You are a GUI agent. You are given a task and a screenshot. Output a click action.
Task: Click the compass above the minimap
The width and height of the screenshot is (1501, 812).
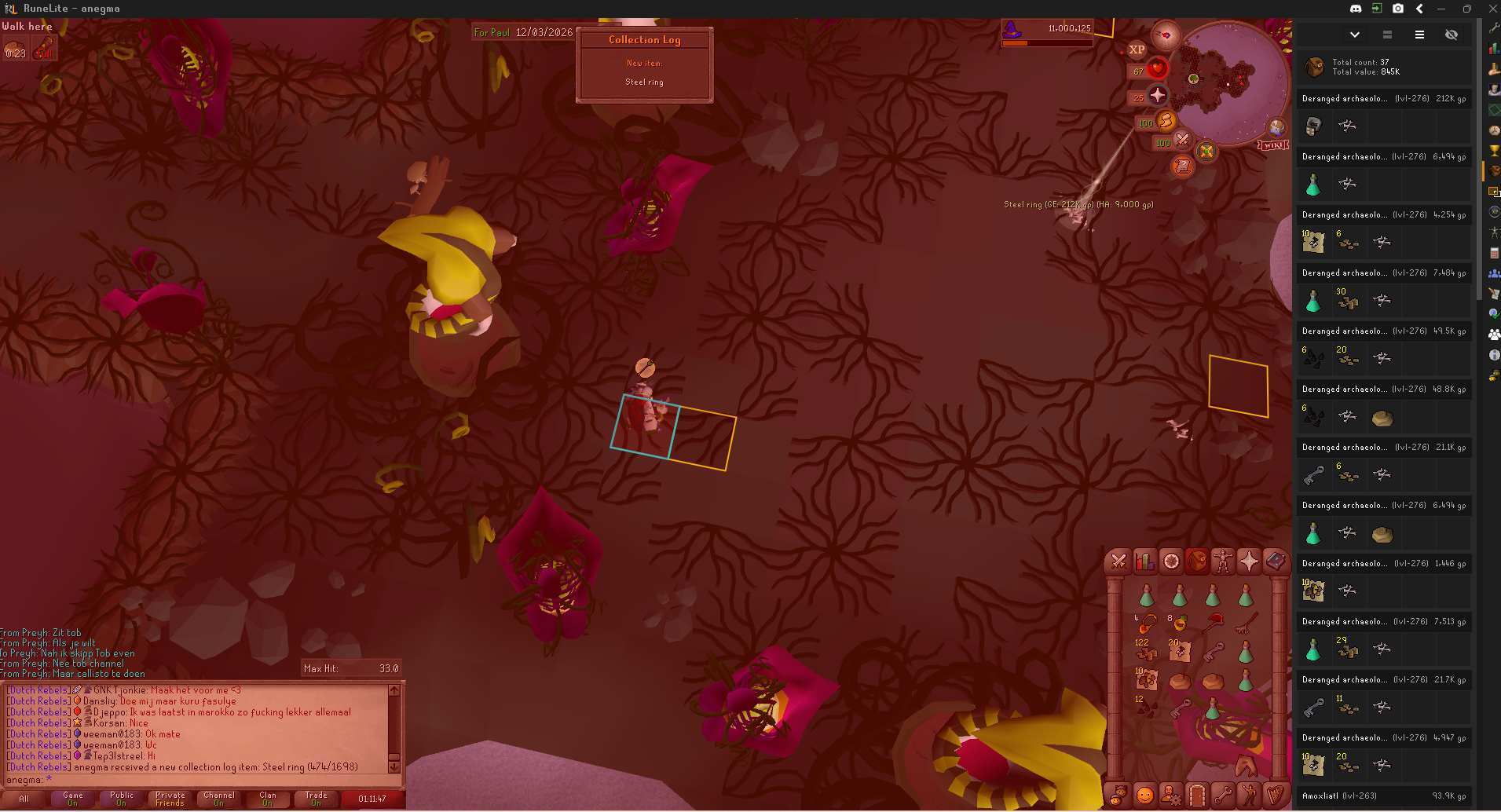pyautogui.click(x=1166, y=35)
